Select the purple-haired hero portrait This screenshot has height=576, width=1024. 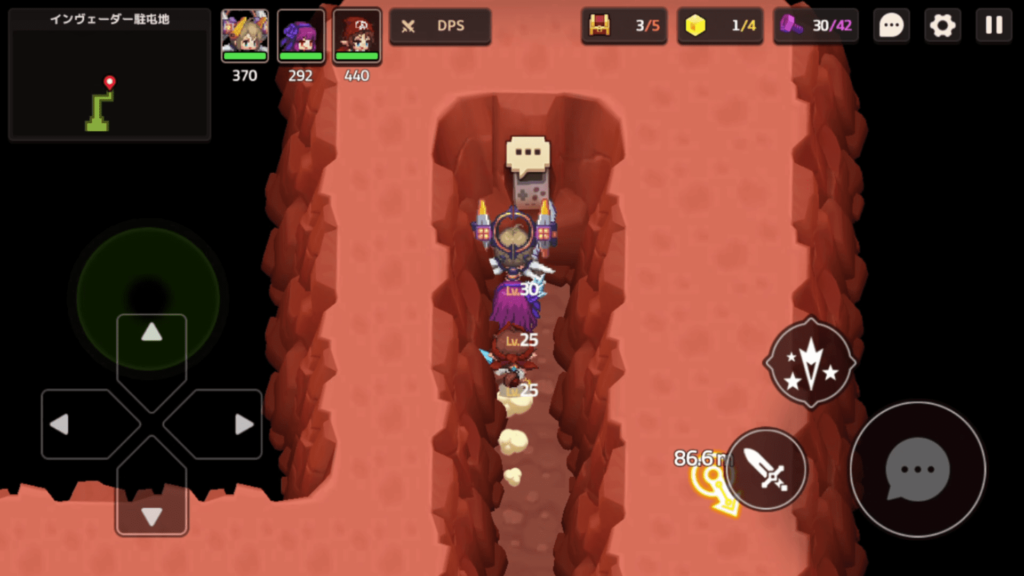click(301, 35)
